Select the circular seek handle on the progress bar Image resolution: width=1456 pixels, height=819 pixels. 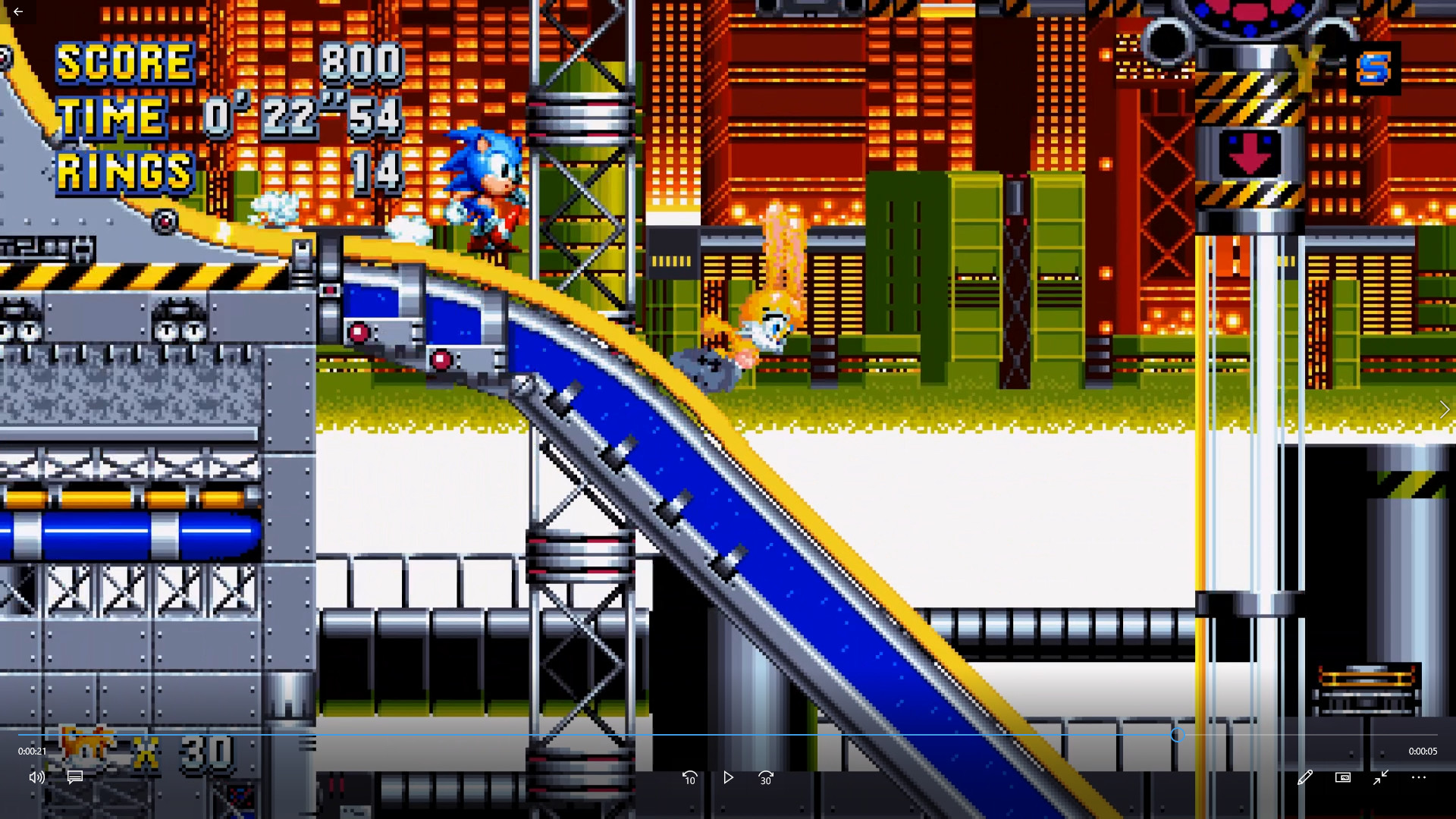click(1178, 735)
